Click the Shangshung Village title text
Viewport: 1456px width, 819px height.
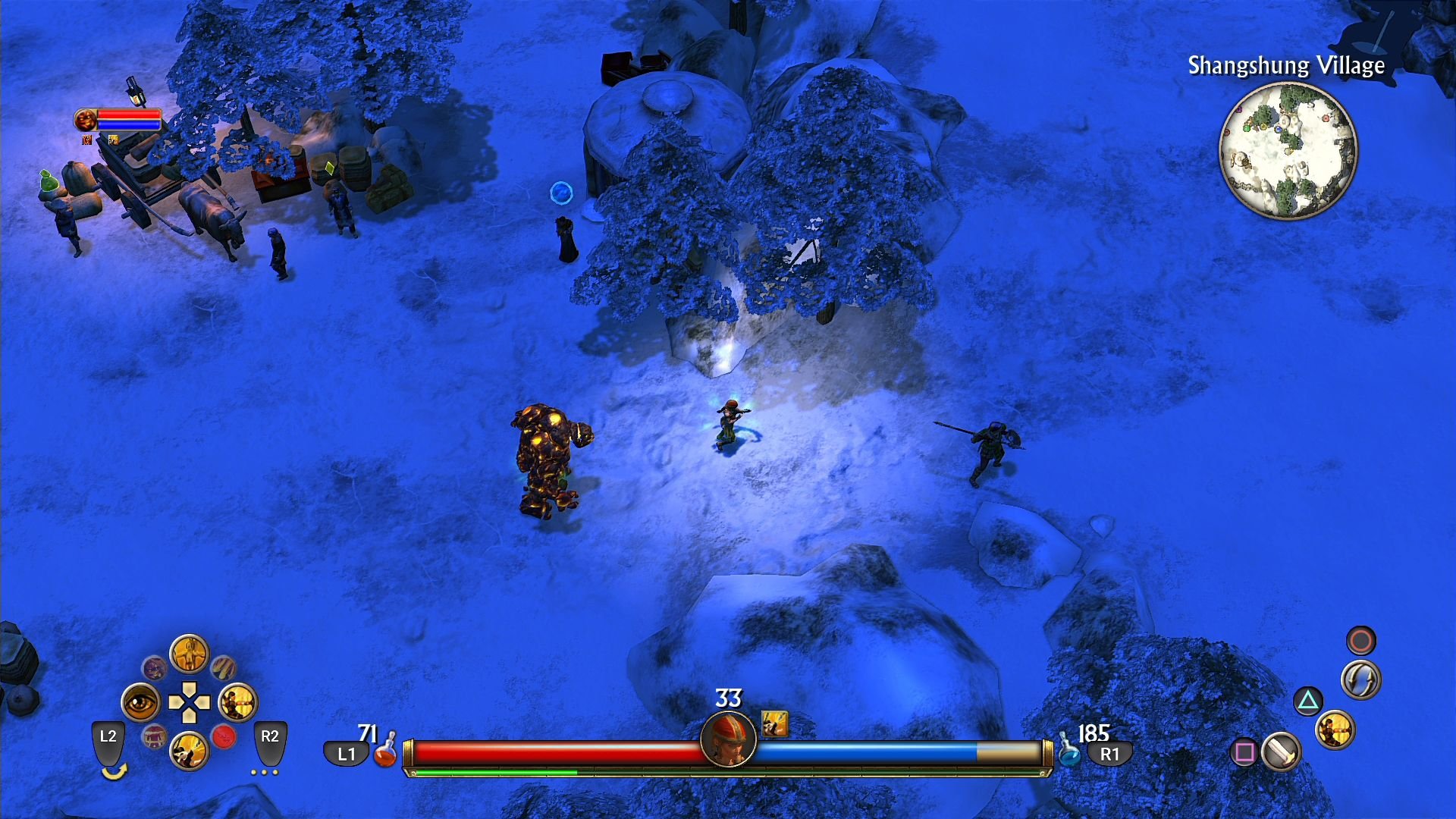(x=1288, y=67)
